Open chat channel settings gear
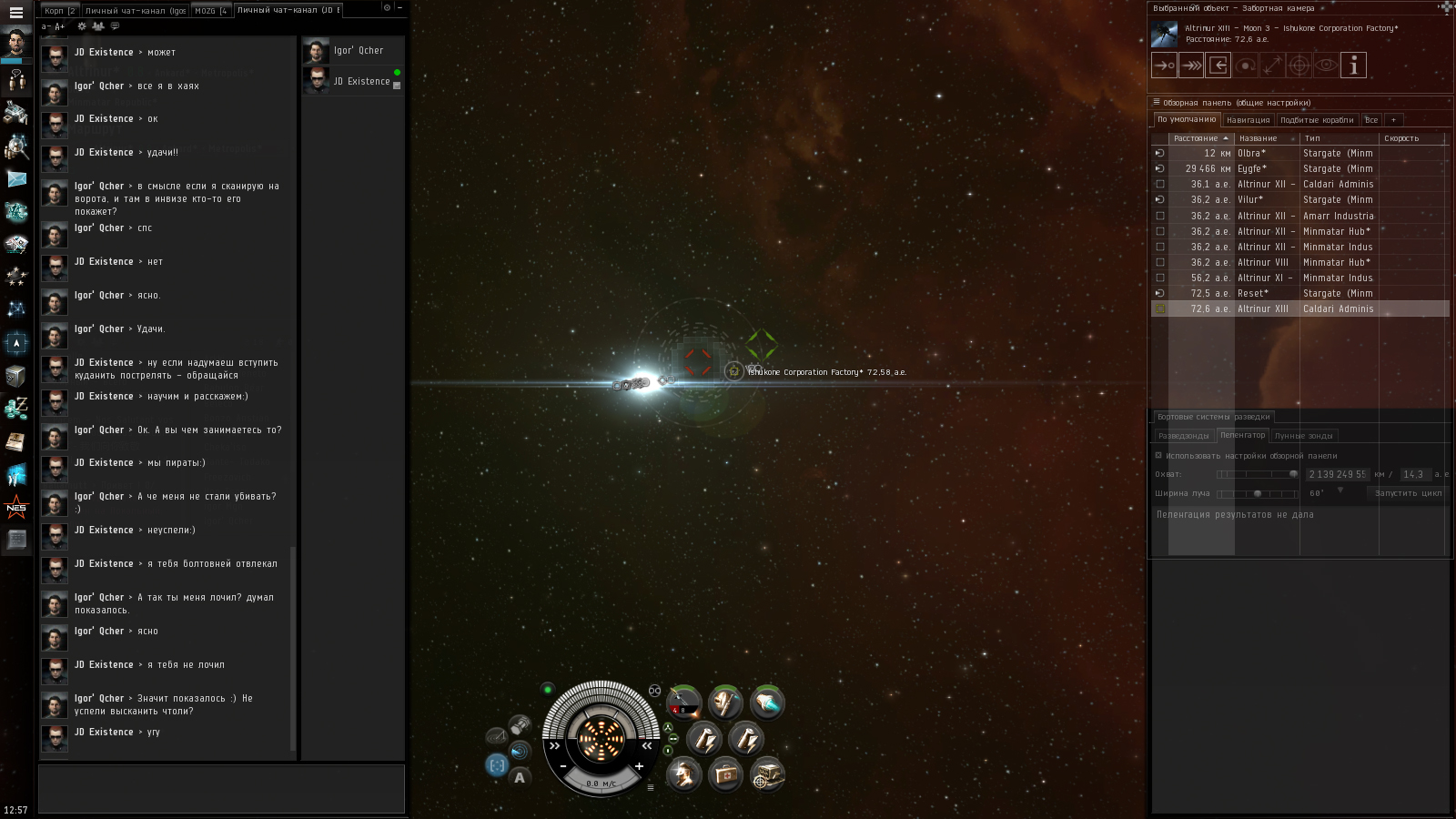The width and height of the screenshot is (1456, 819). (x=82, y=26)
